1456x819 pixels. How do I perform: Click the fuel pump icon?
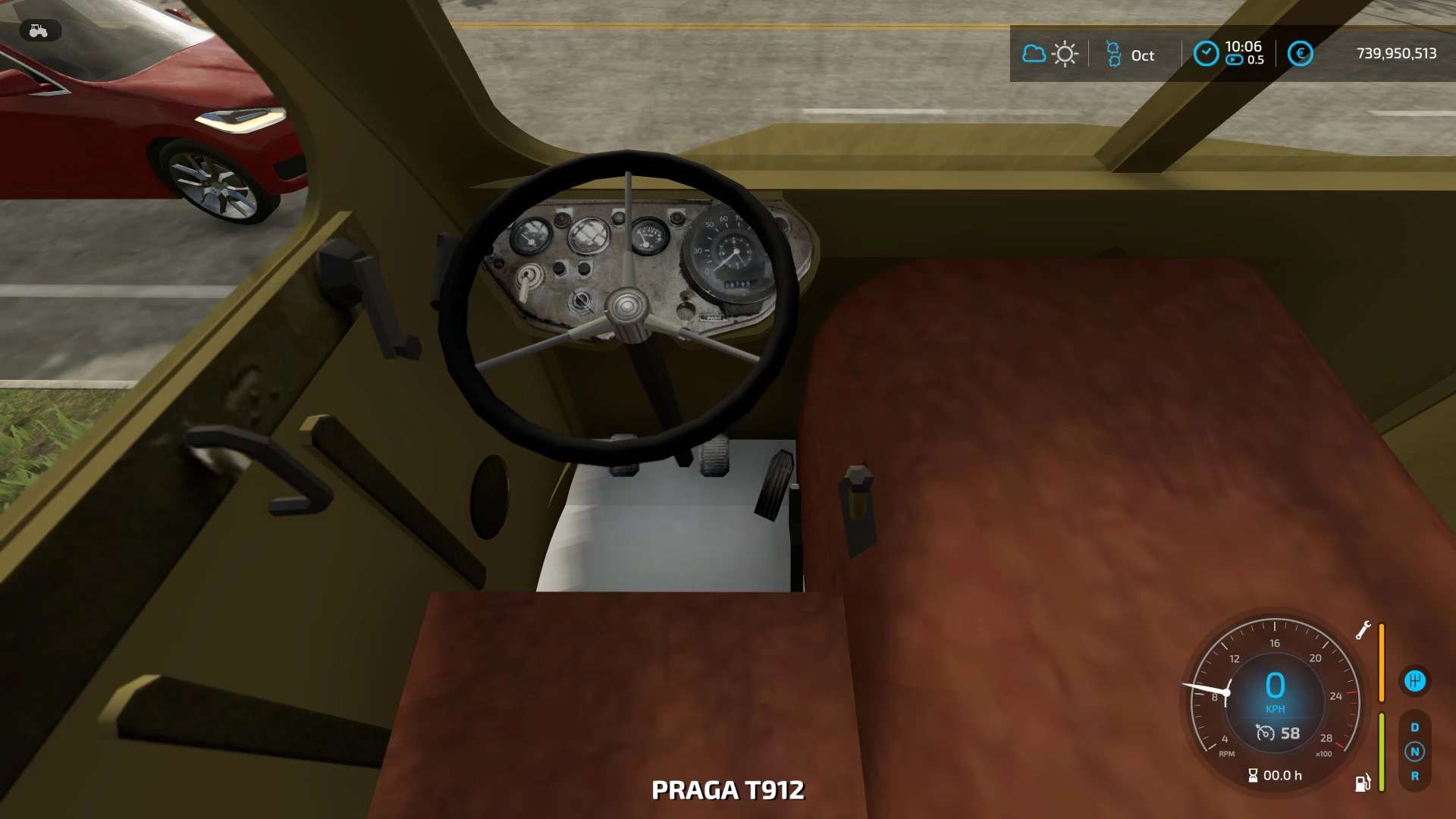[1363, 783]
